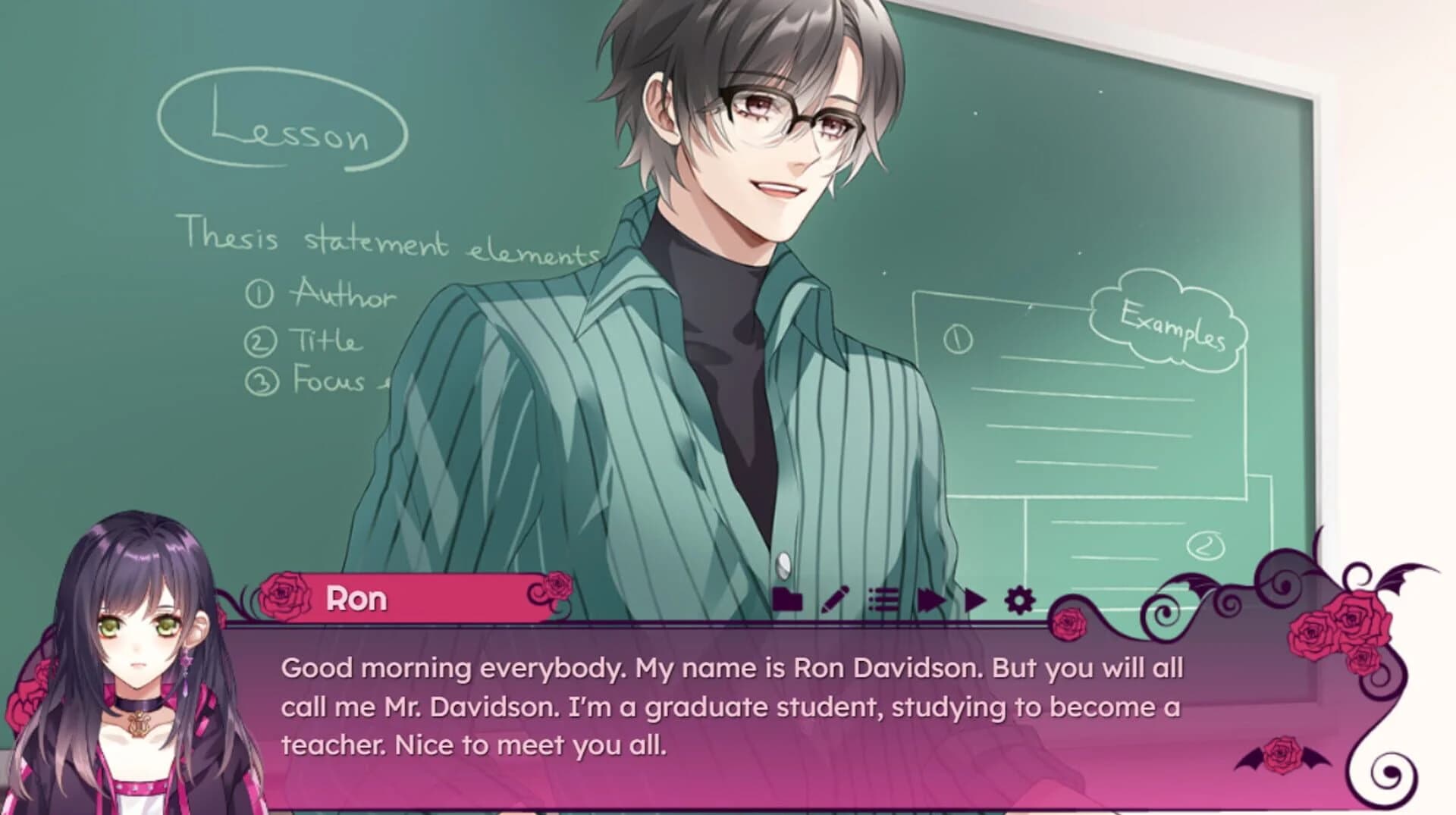Start auto-play with the play icon

[976, 599]
